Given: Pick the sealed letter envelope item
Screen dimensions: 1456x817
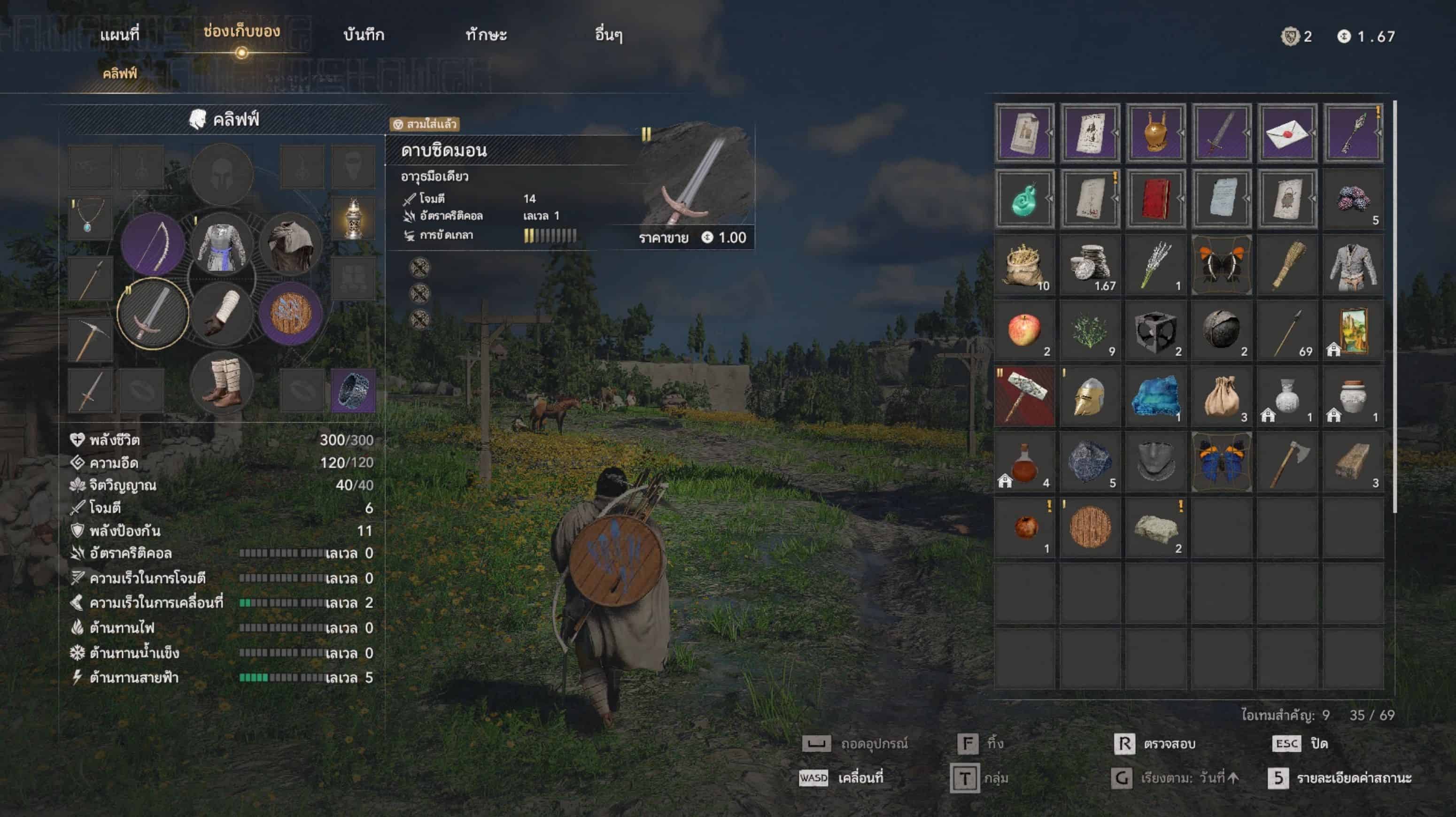Looking at the screenshot, I should coord(1287,133).
